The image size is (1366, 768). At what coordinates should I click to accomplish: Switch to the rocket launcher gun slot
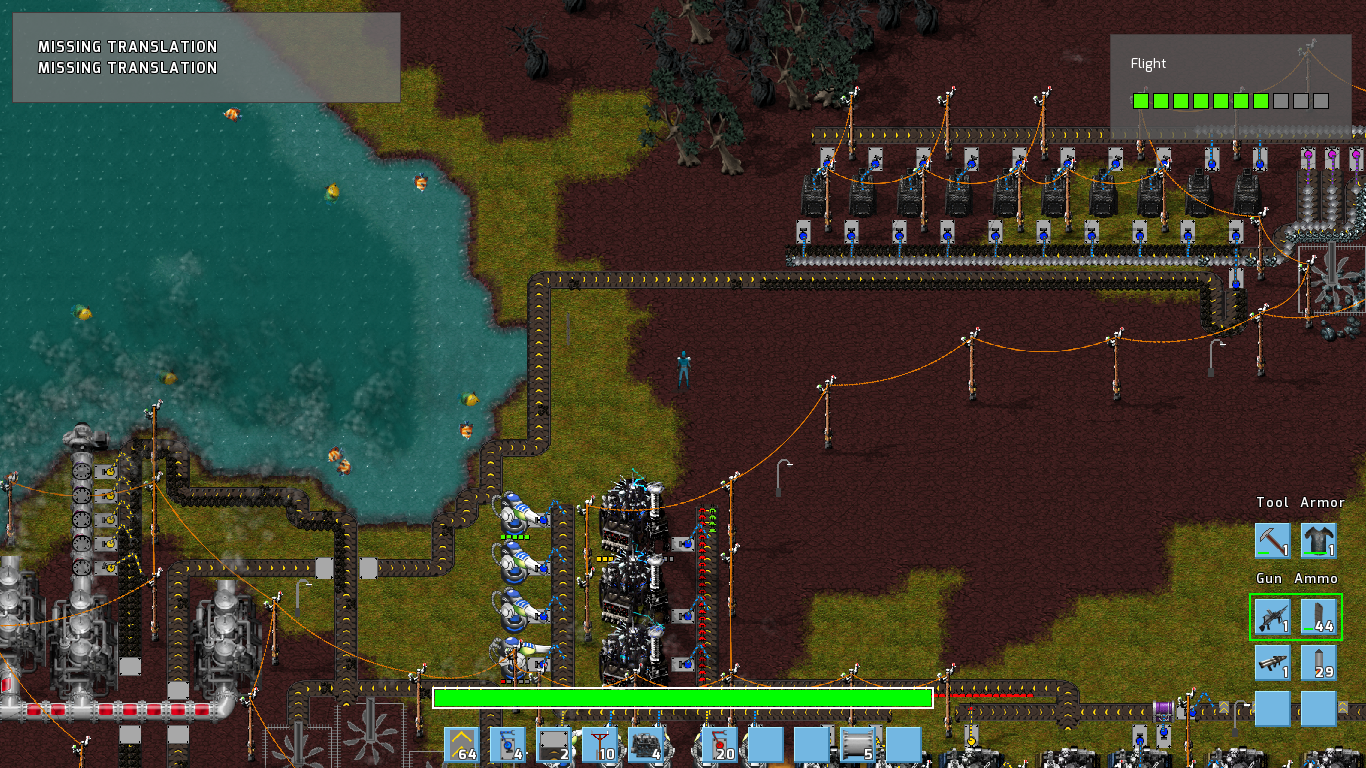pos(1273,662)
